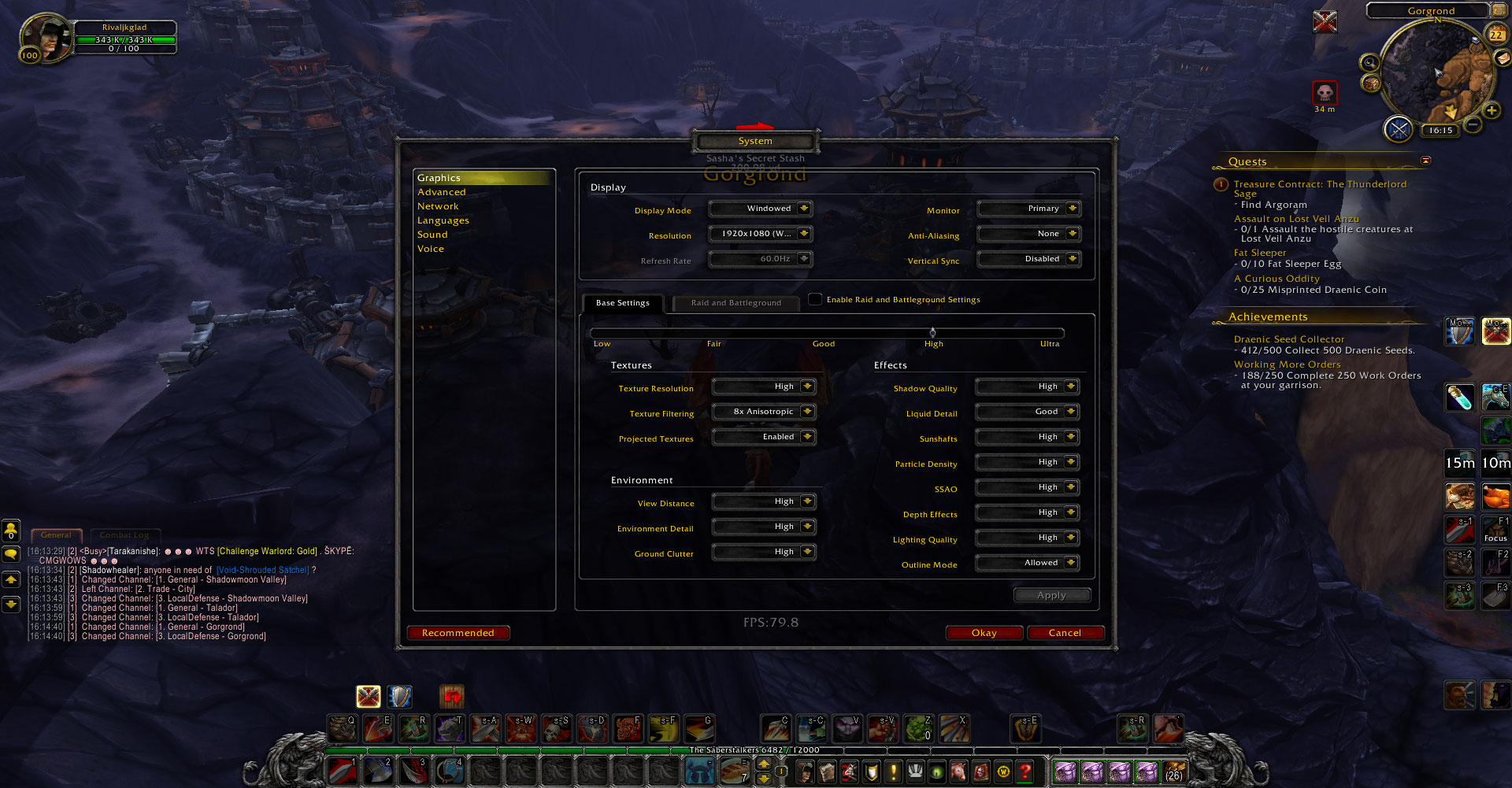Enable Raid and Battleground Settings checkbox
This screenshot has height=788, width=1512.
click(816, 299)
